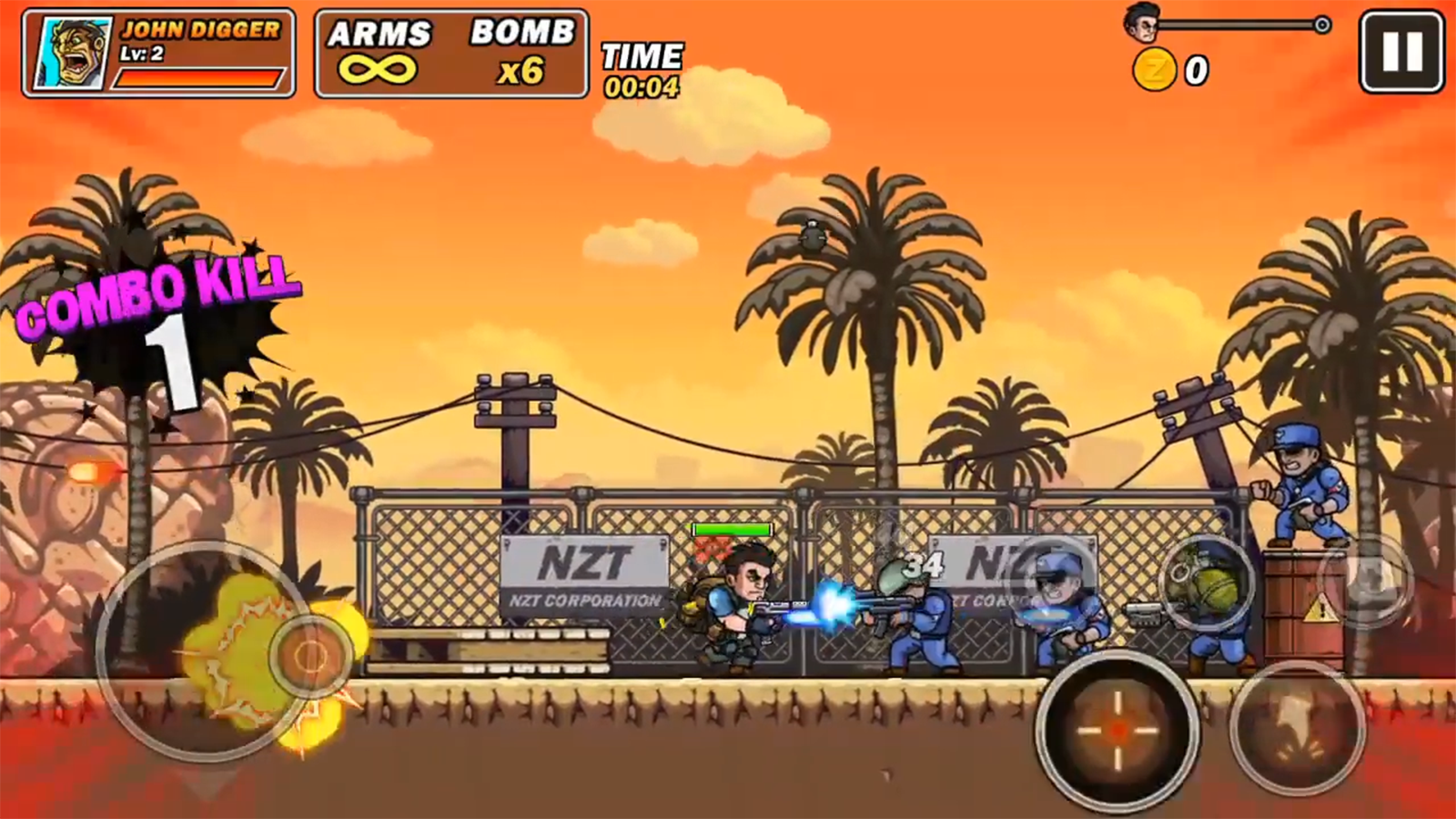Click the level progress track at the top

1238,25
